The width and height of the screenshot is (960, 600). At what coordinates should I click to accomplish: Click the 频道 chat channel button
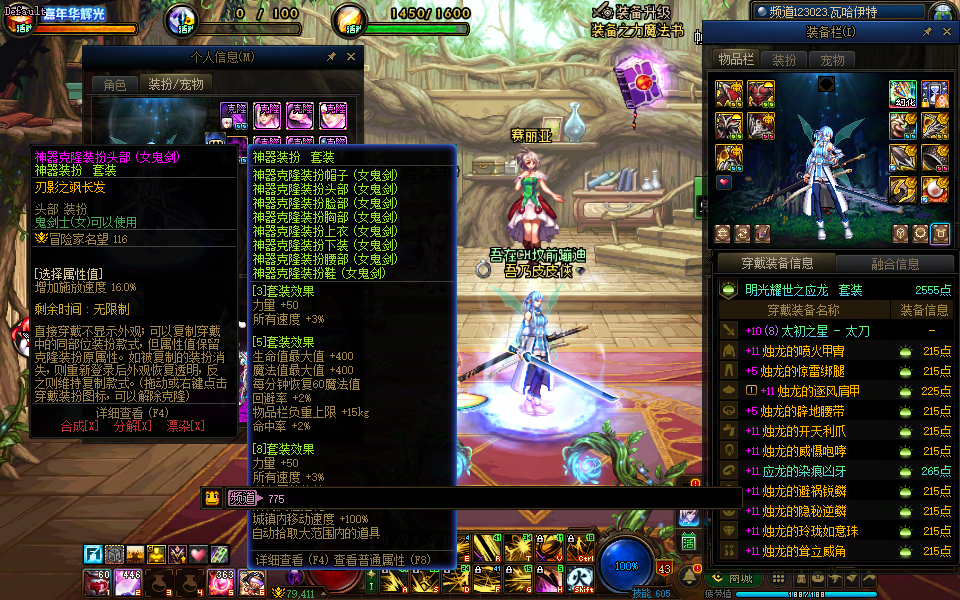pyautogui.click(x=242, y=498)
